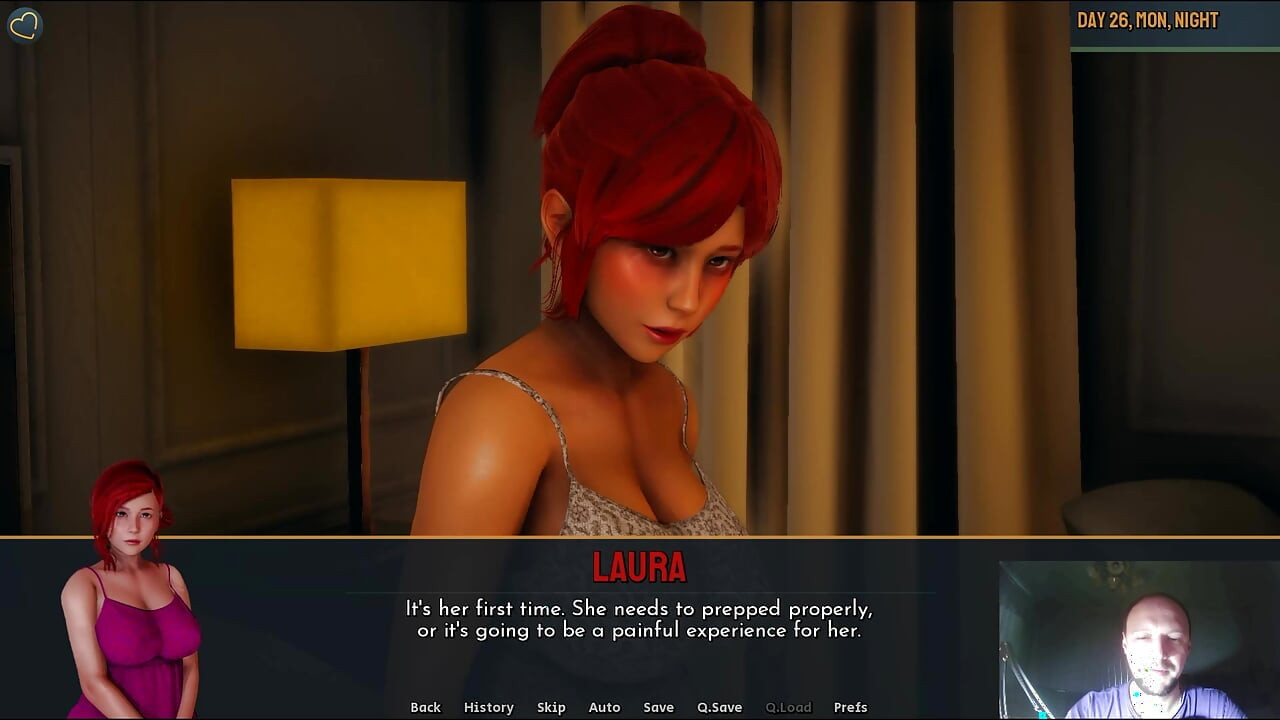This screenshot has width=1280, height=720.
Task: Click Q.Save to quick save
Action: click(x=719, y=707)
